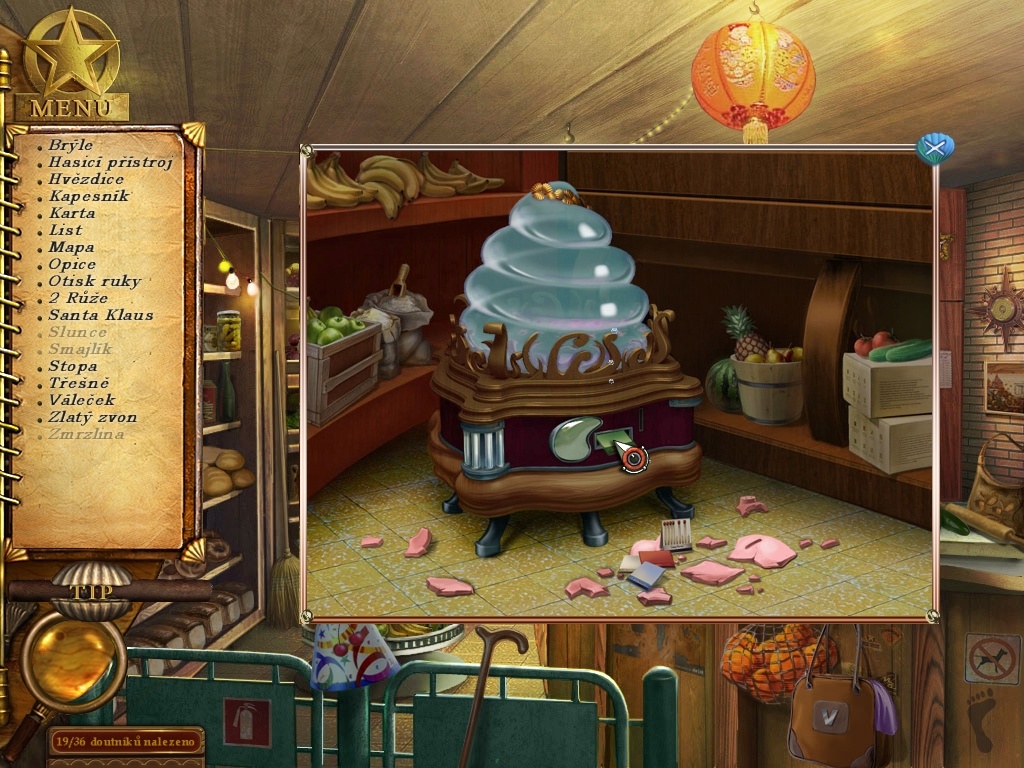Close the zoomed ice cream machine popup

[935, 149]
